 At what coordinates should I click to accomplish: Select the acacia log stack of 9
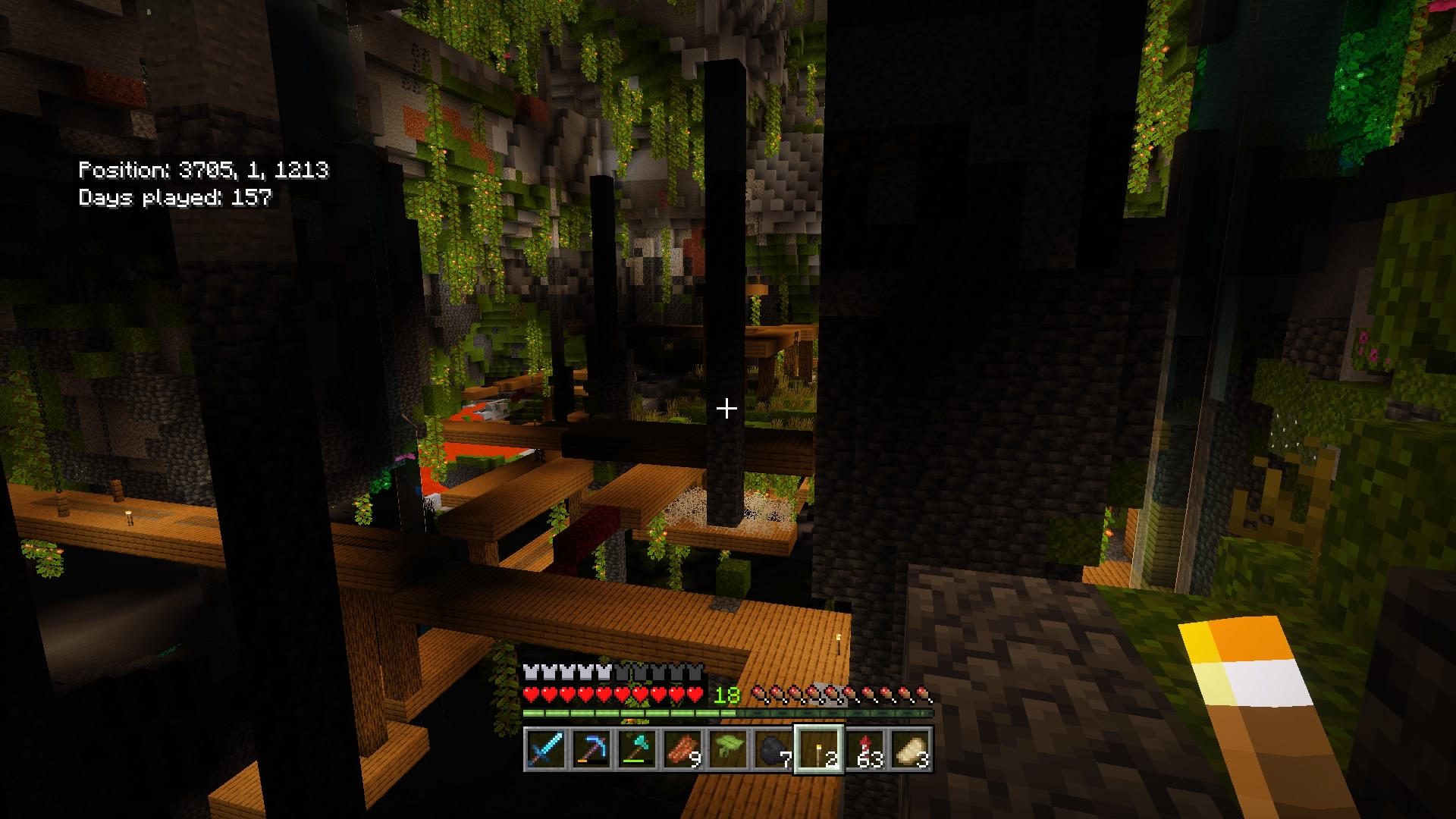(x=682, y=749)
